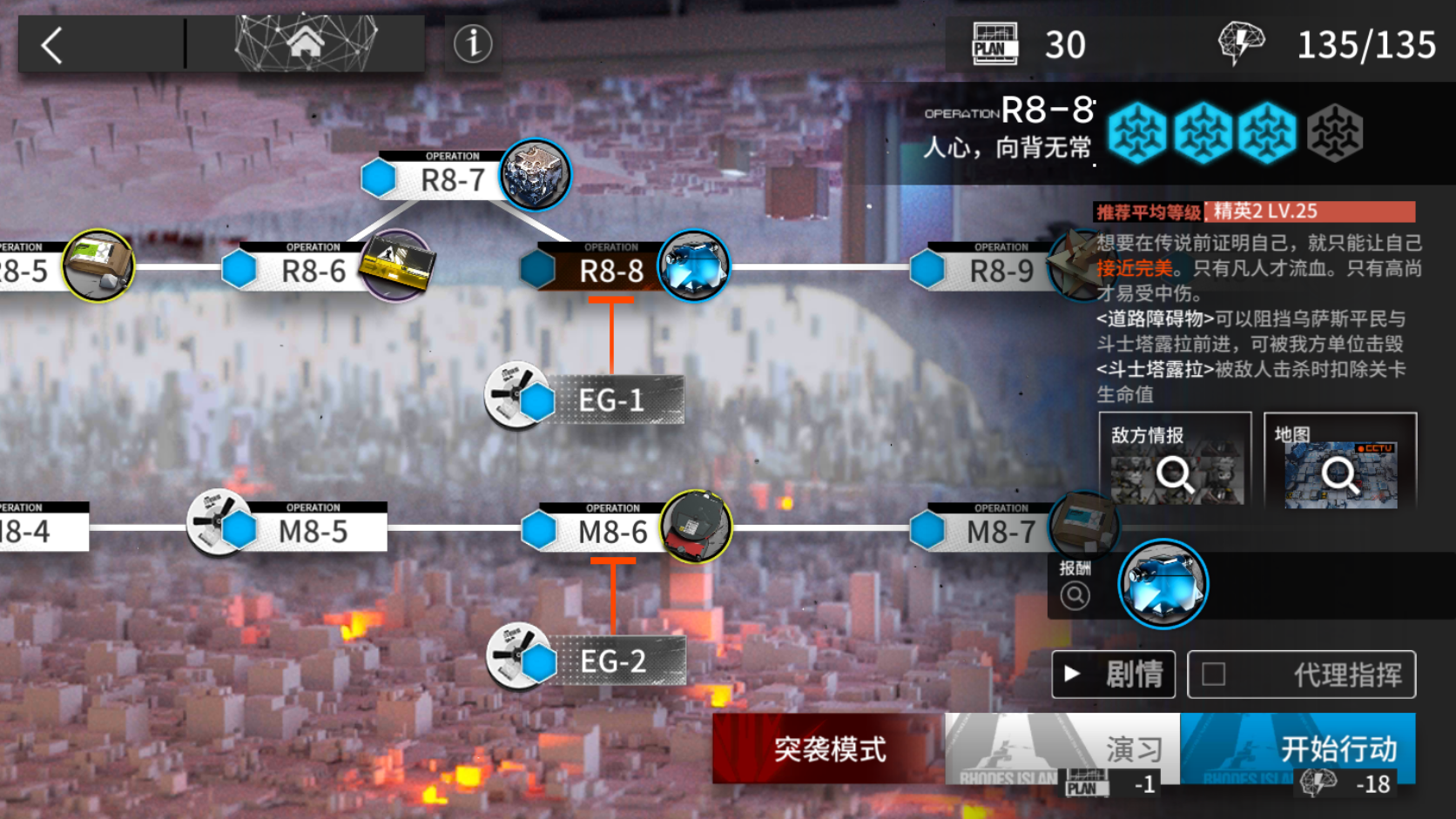
Task: Click the back arrow to leave stage select
Action: [52, 44]
